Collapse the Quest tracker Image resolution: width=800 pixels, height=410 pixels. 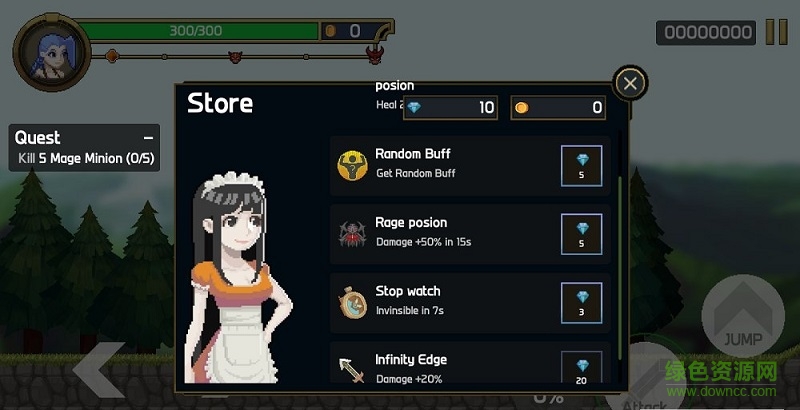(x=148, y=138)
